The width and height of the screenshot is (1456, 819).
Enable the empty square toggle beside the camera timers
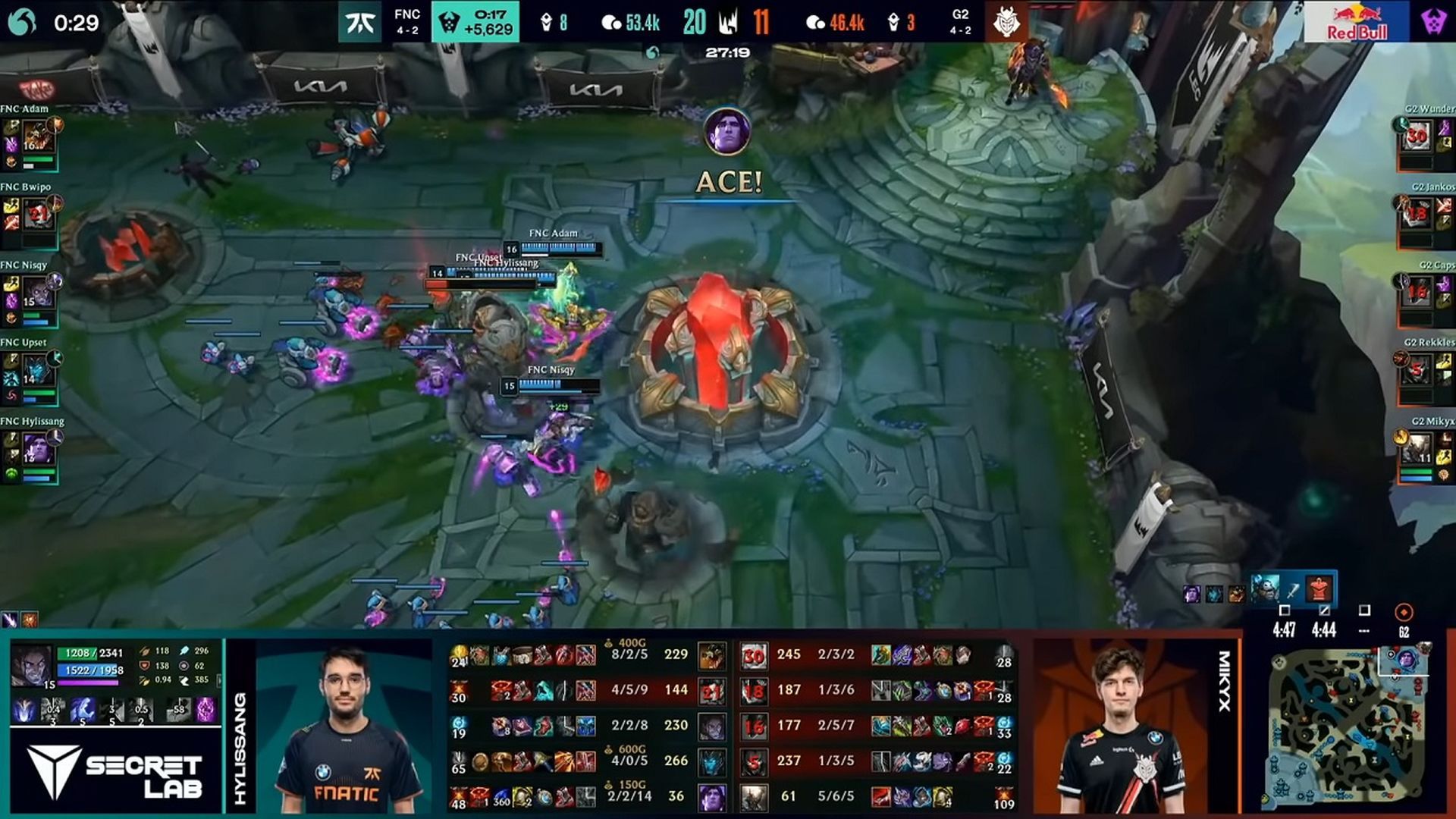pos(1365,610)
